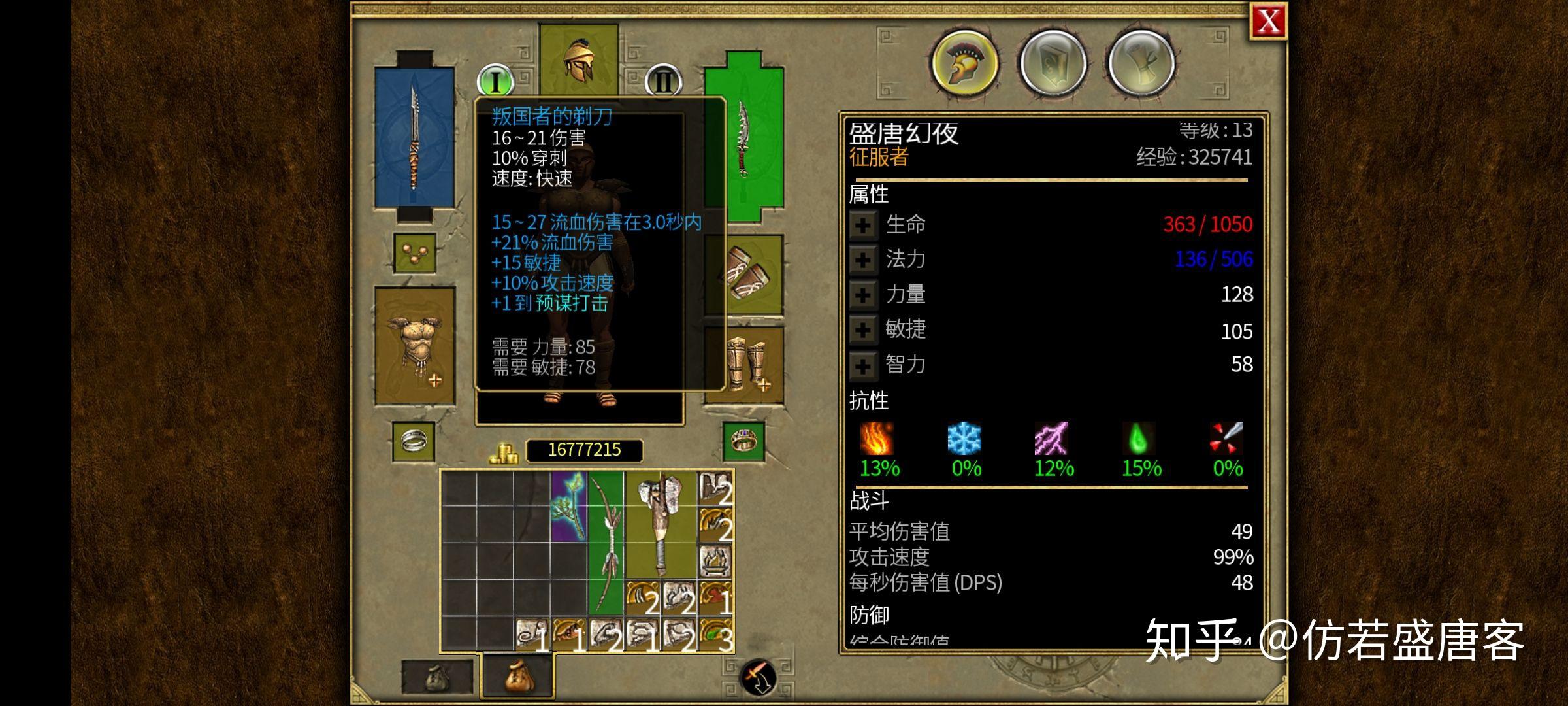Increase 力量 with its plus button
The image size is (1568, 706).
(x=864, y=295)
